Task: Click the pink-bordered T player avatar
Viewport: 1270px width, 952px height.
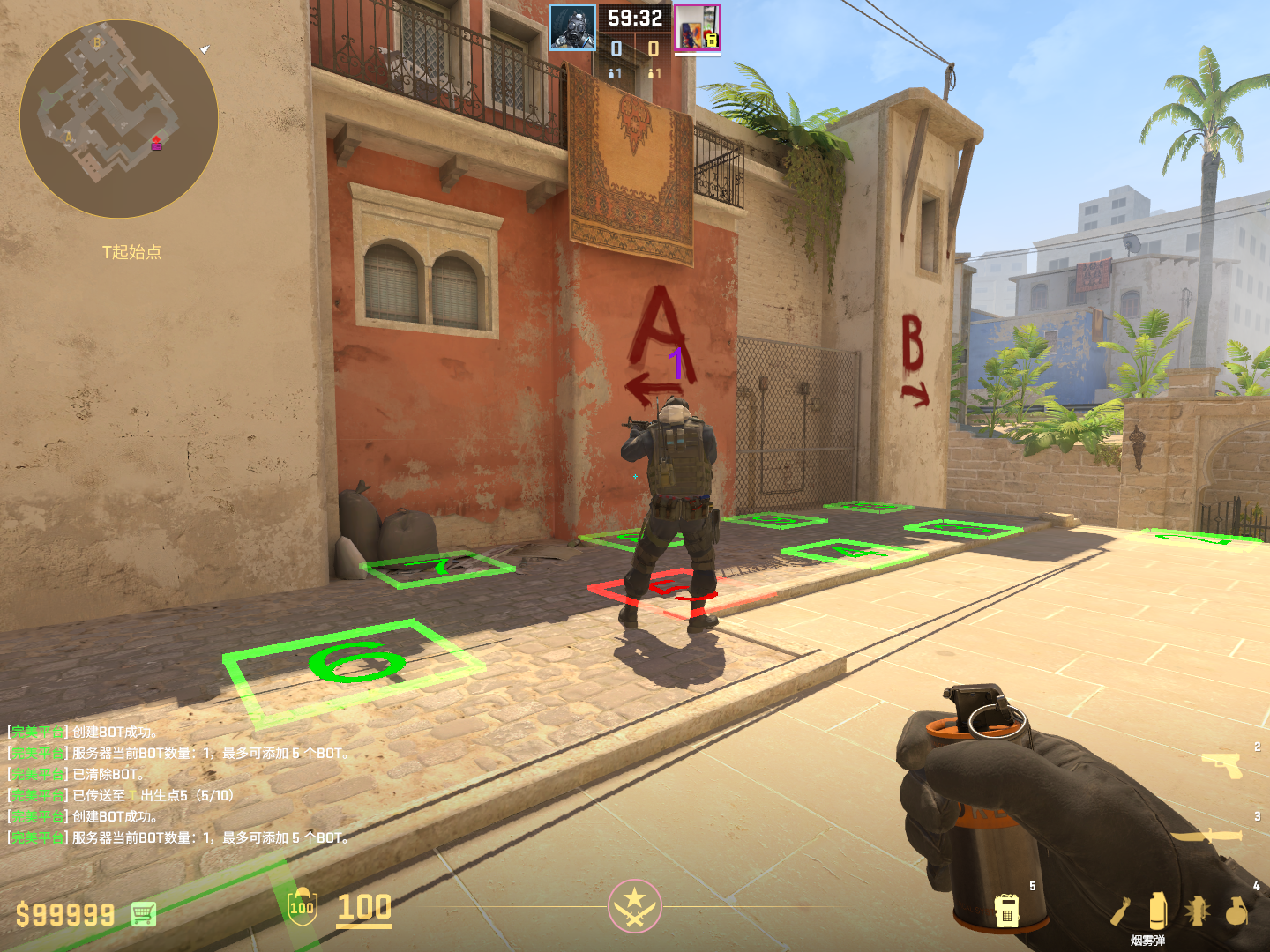Action: click(698, 27)
